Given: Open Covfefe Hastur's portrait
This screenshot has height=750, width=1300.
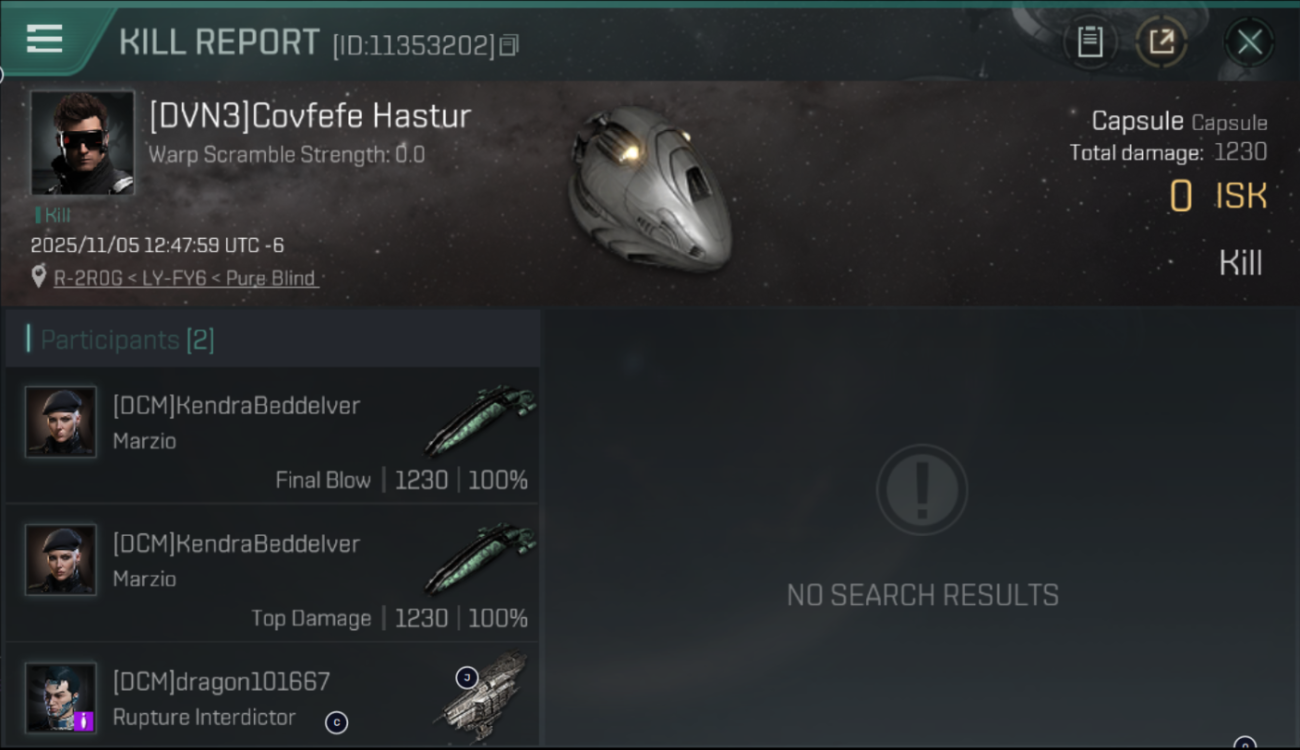Looking at the screenshot, I should pyautogui.click(x=82, y=142).
